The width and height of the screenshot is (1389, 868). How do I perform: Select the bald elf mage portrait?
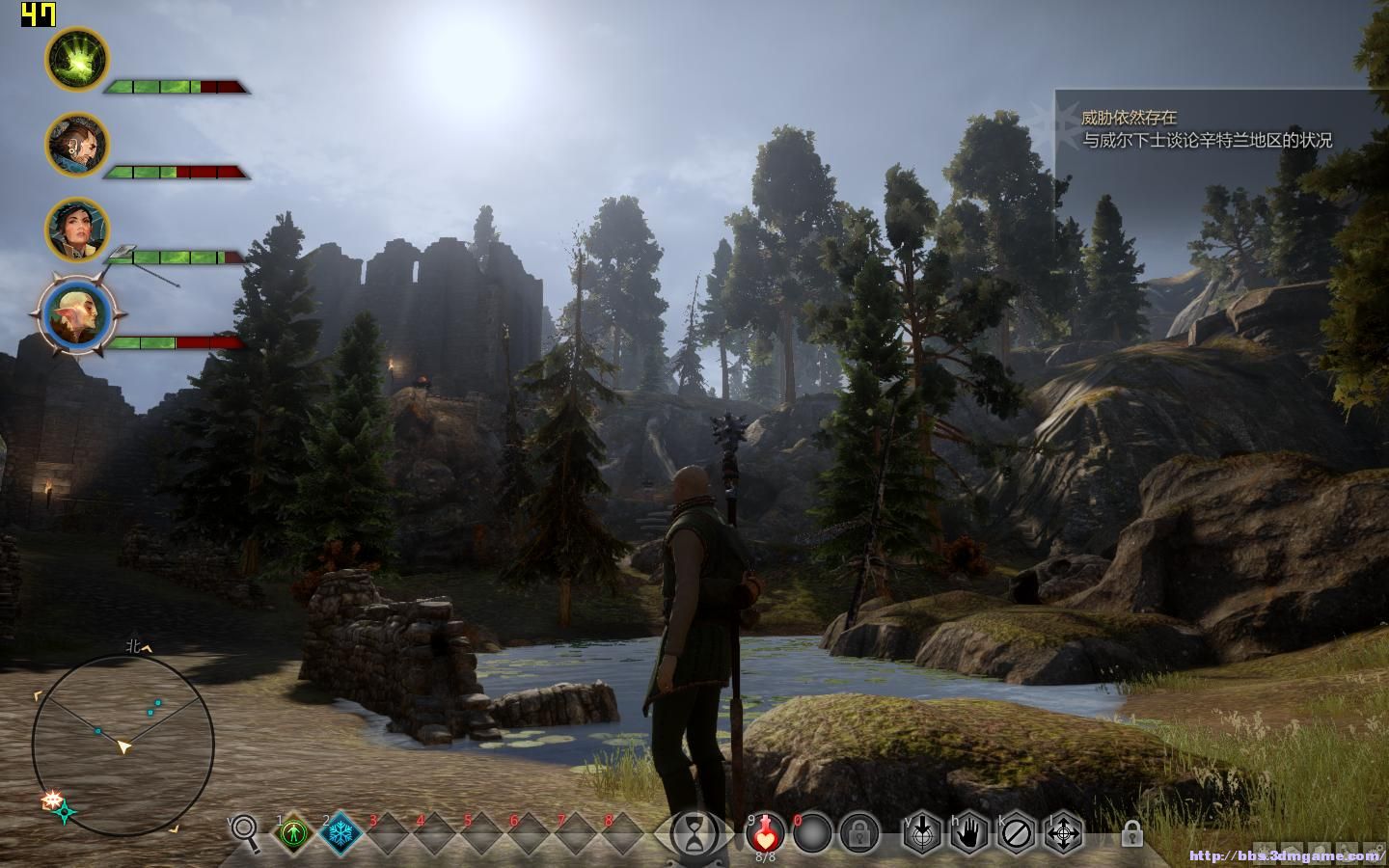(x=76, y=313)
